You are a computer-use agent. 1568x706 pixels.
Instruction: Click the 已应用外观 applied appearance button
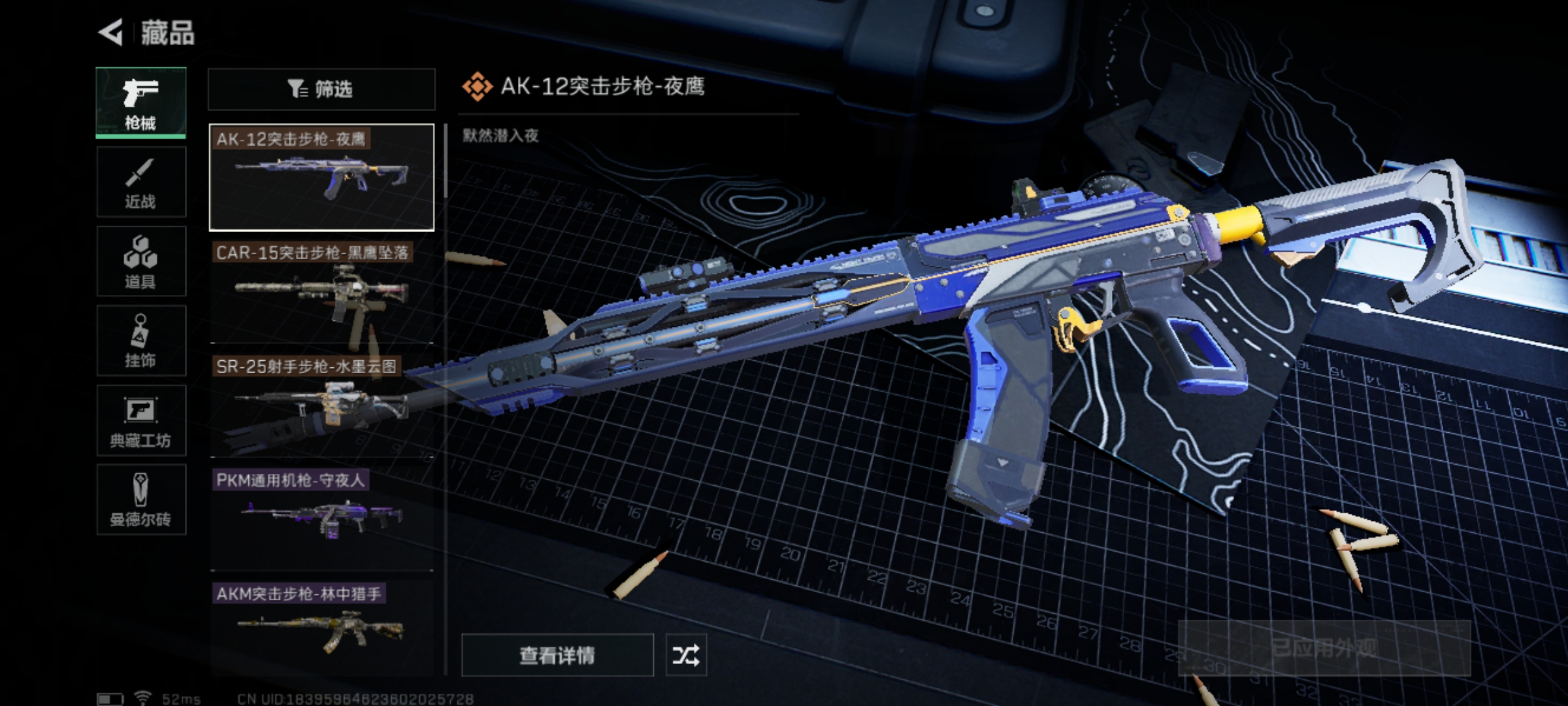point(1324,648)
